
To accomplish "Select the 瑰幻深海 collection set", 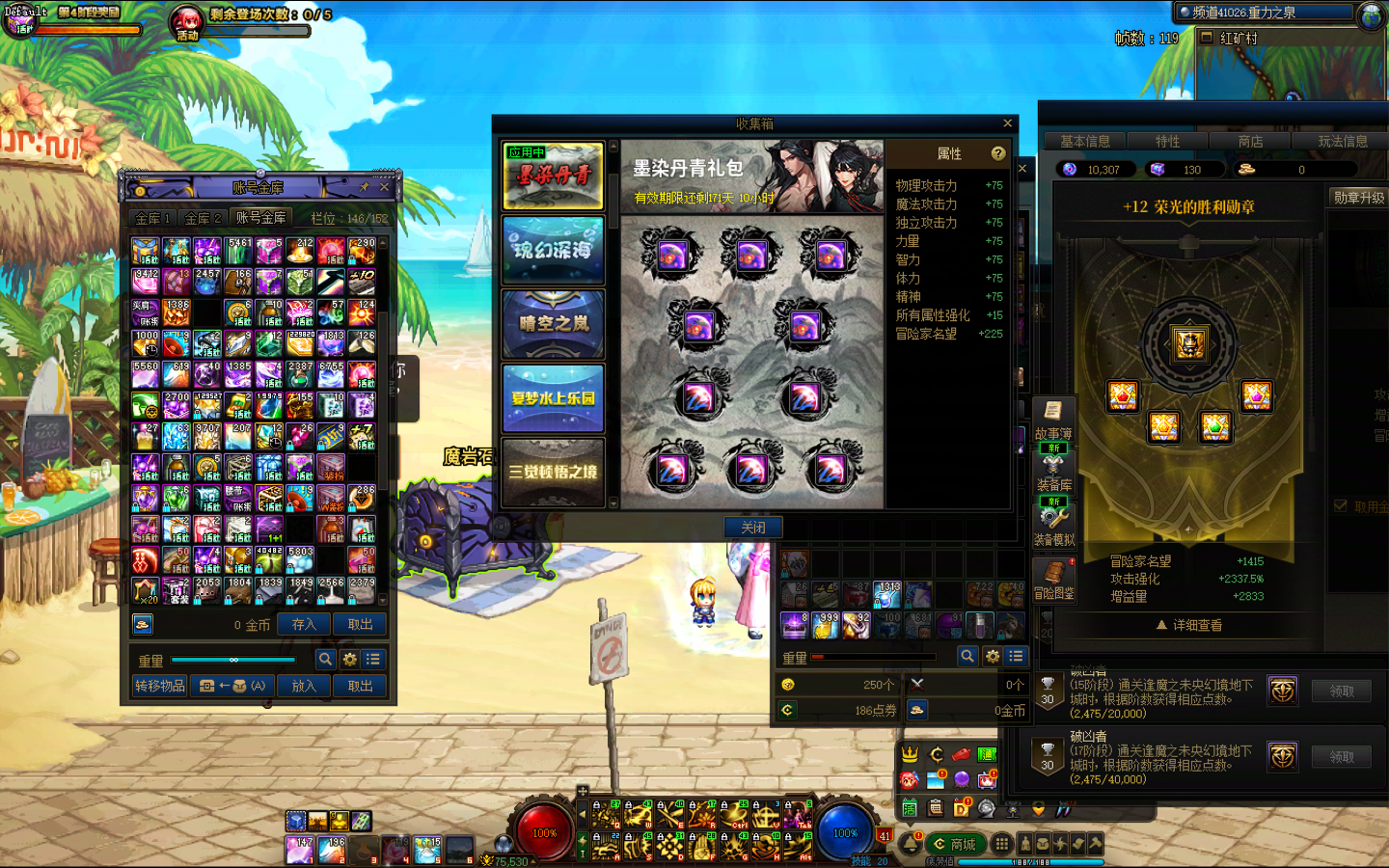I will pos(553,250).
